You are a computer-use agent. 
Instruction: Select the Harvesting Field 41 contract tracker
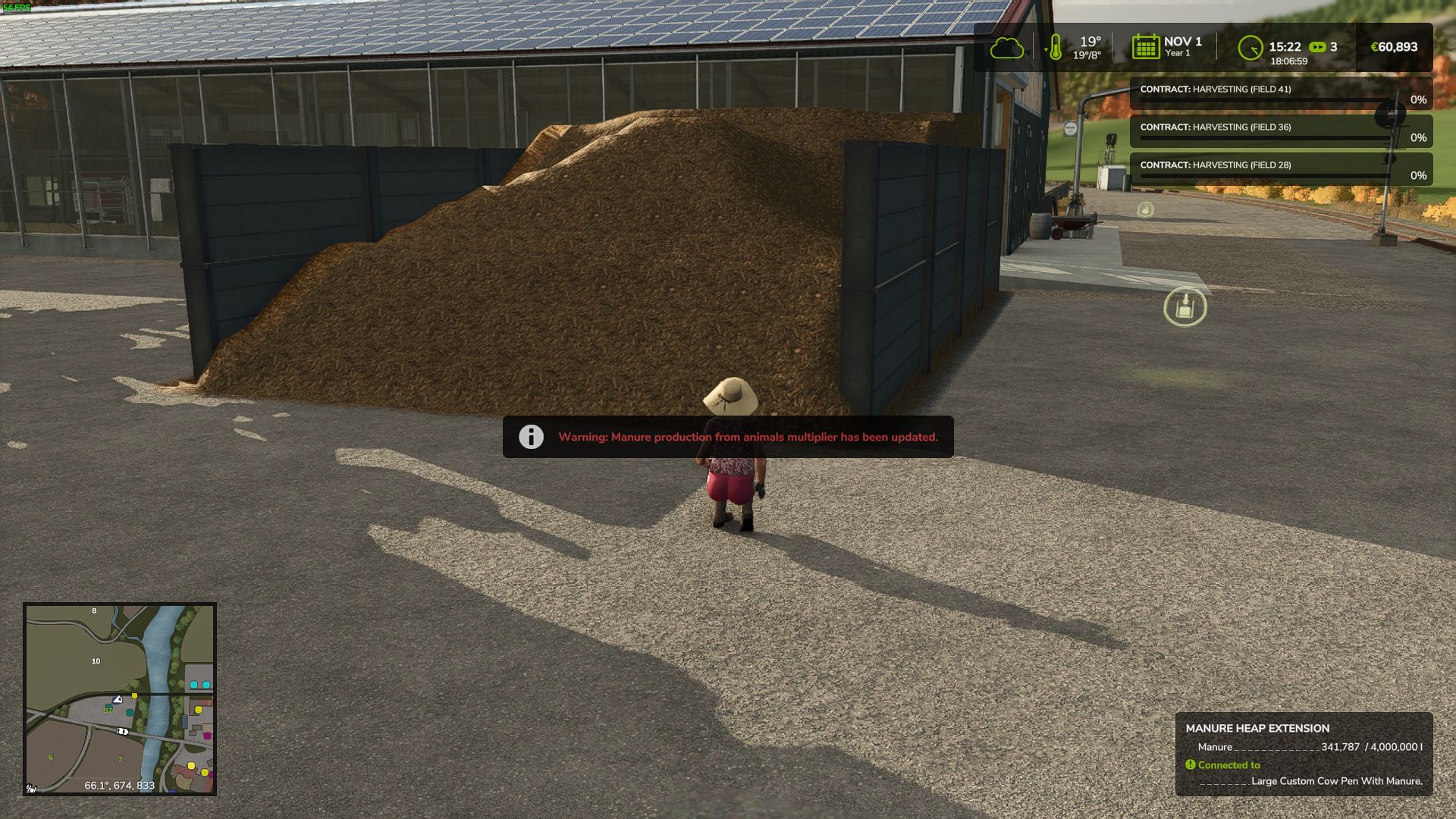pyautogui.click(x=1280, y=93)
